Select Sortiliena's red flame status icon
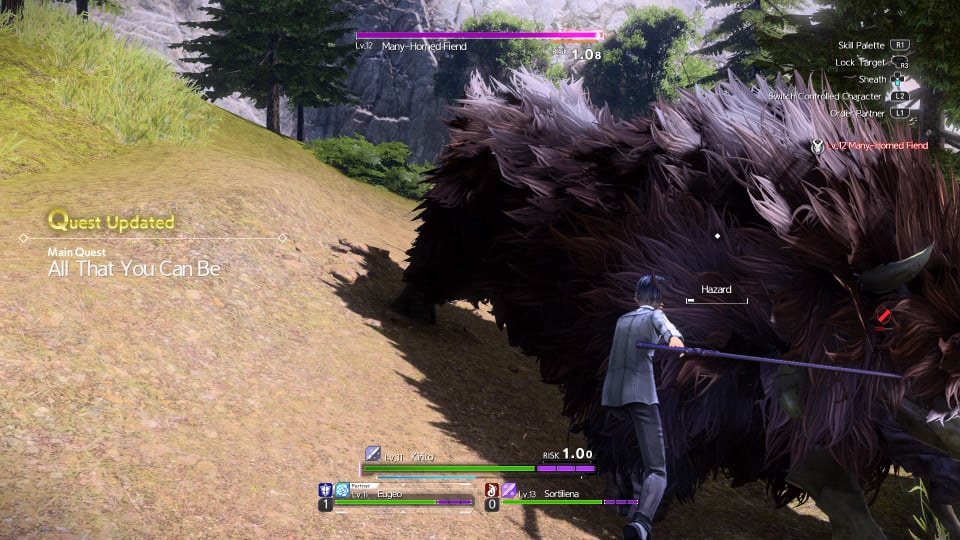The width and height of the screenshot is (960, 540). [491, 490]
